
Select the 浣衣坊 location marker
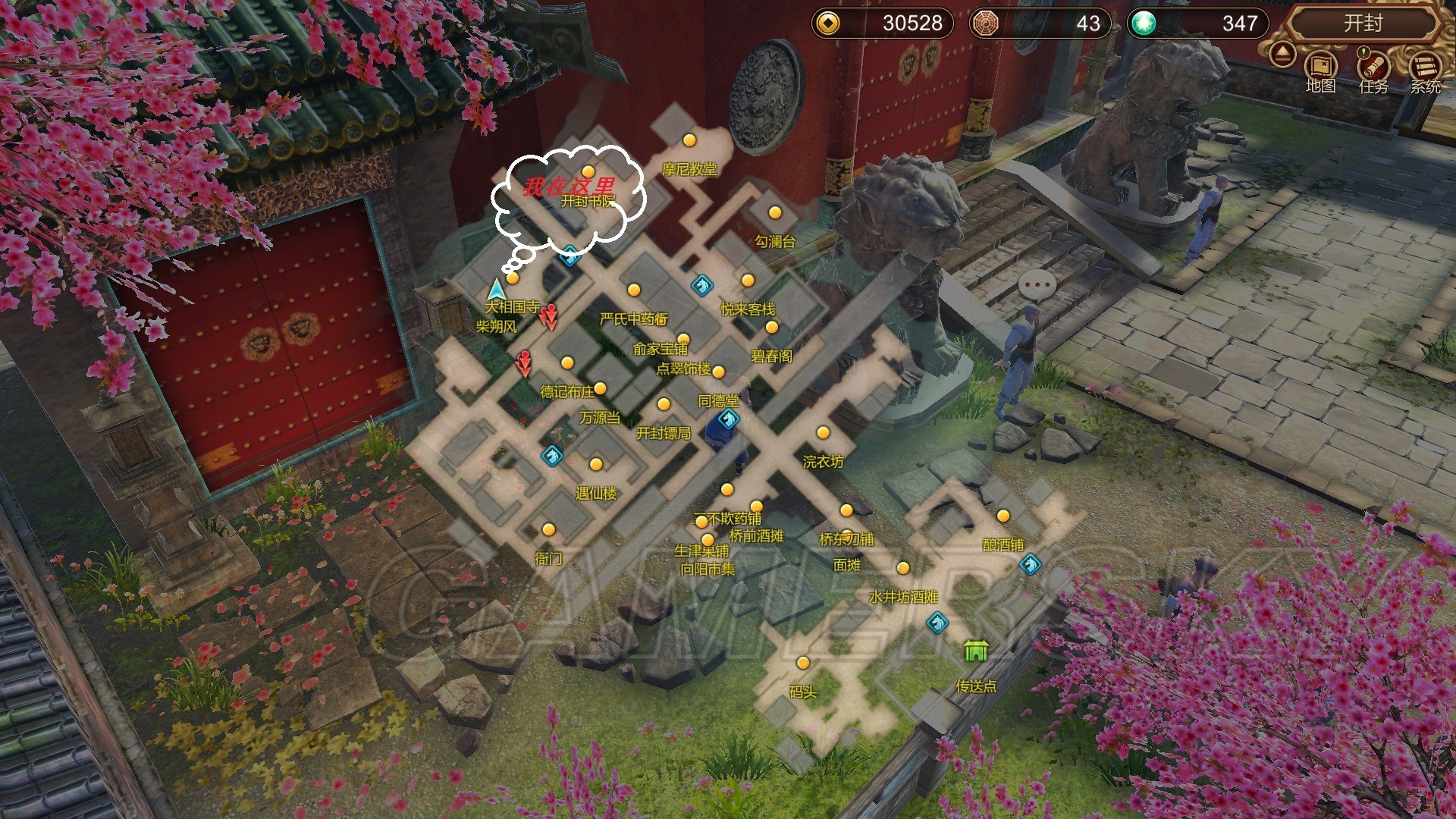823,433
